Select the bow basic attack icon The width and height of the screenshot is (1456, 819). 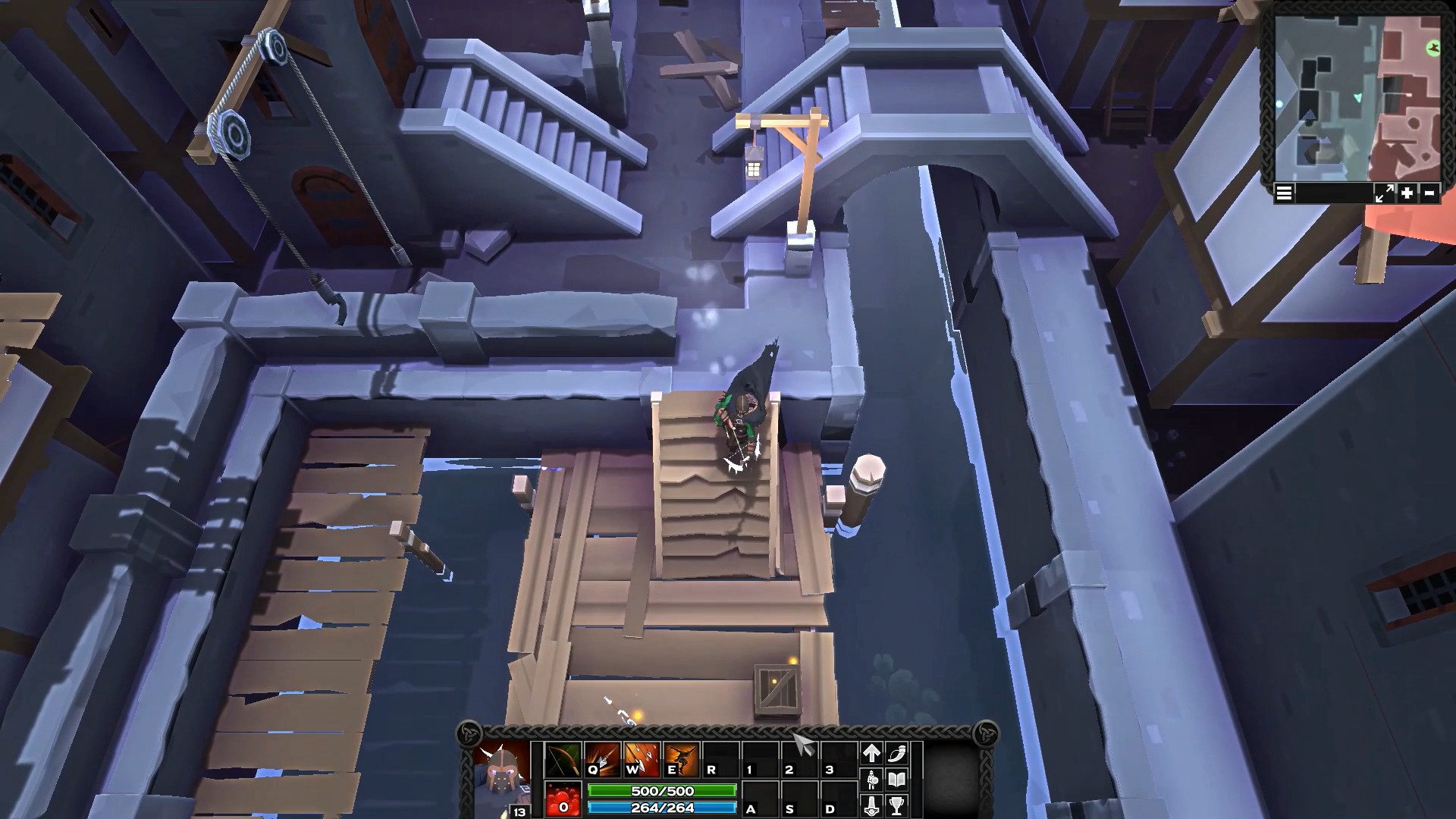563,760
